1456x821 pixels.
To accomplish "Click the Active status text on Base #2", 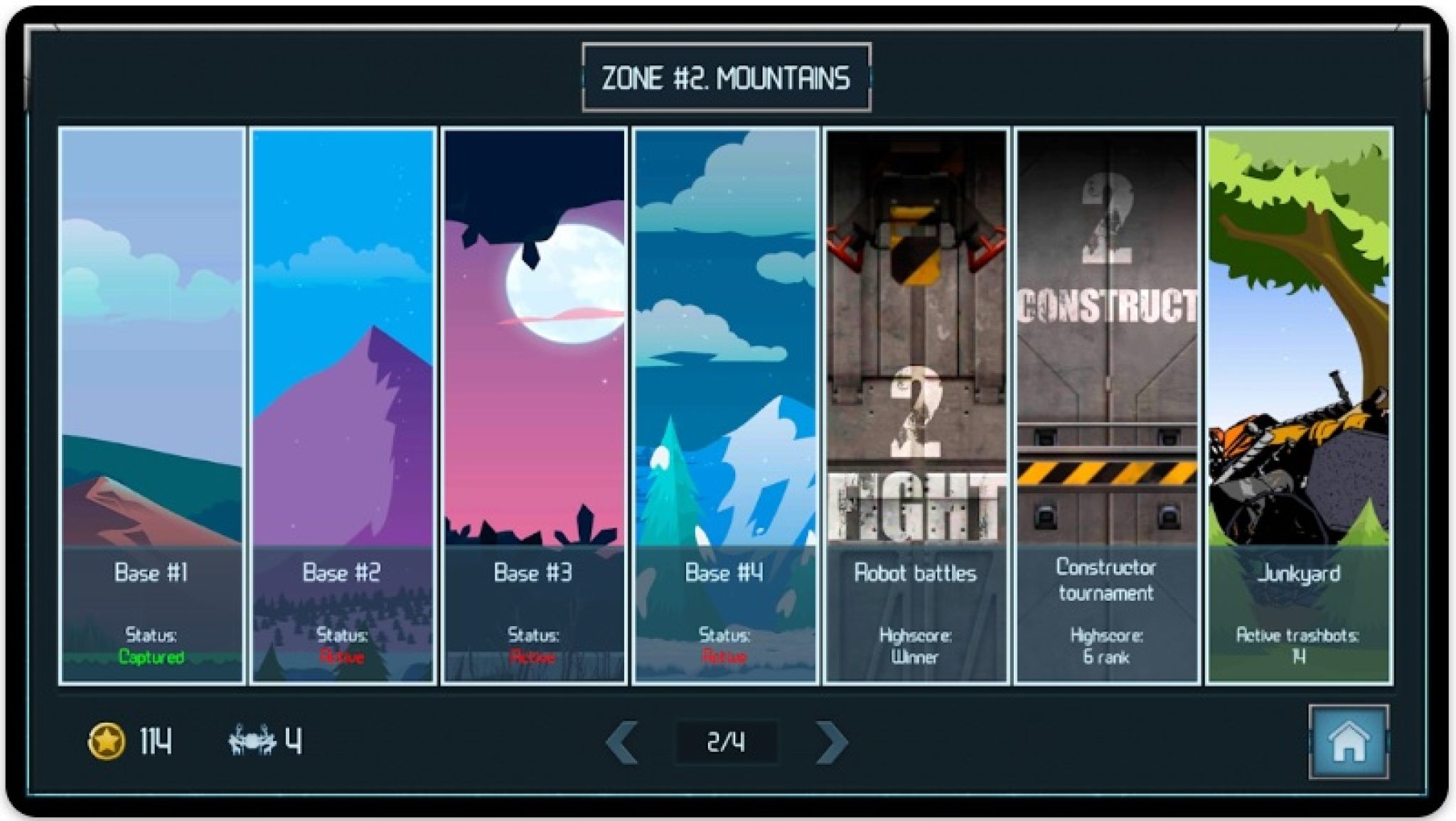I will pyautogui.click(x=343, y=658).
